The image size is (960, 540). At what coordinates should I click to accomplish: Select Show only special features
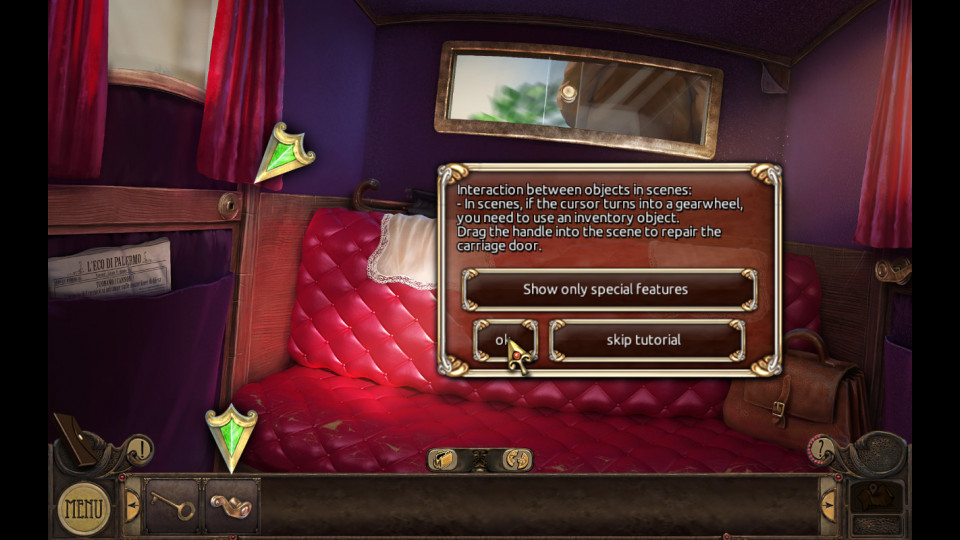tap(608, 289)
